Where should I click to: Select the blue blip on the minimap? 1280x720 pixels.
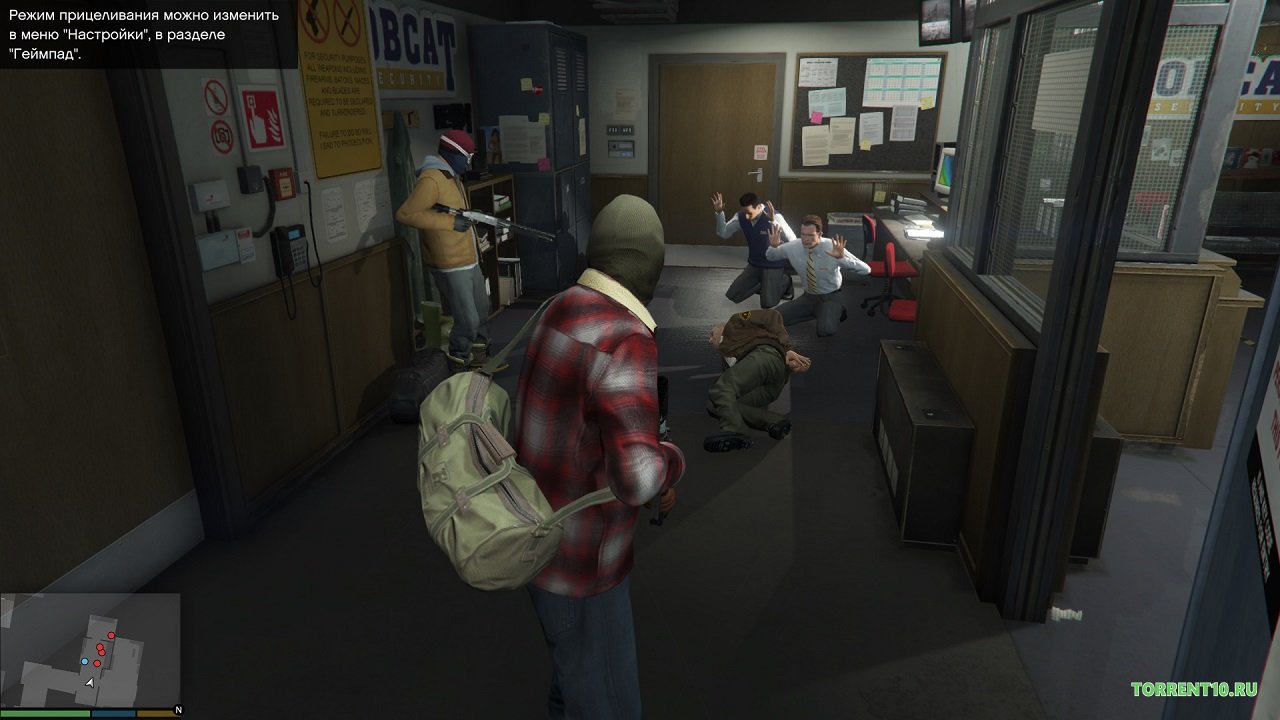84,662
